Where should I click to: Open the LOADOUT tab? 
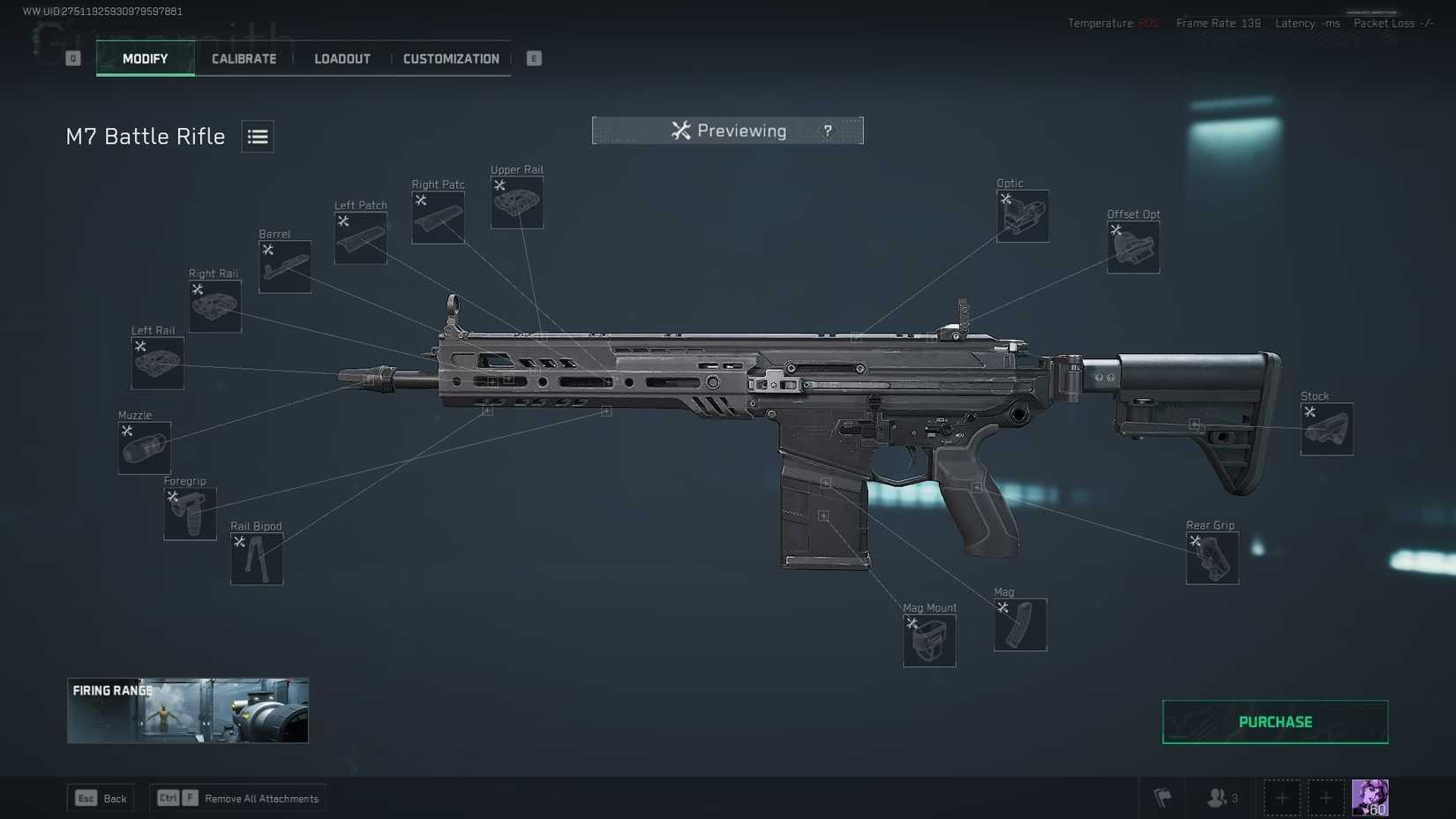tap(342, 58)
